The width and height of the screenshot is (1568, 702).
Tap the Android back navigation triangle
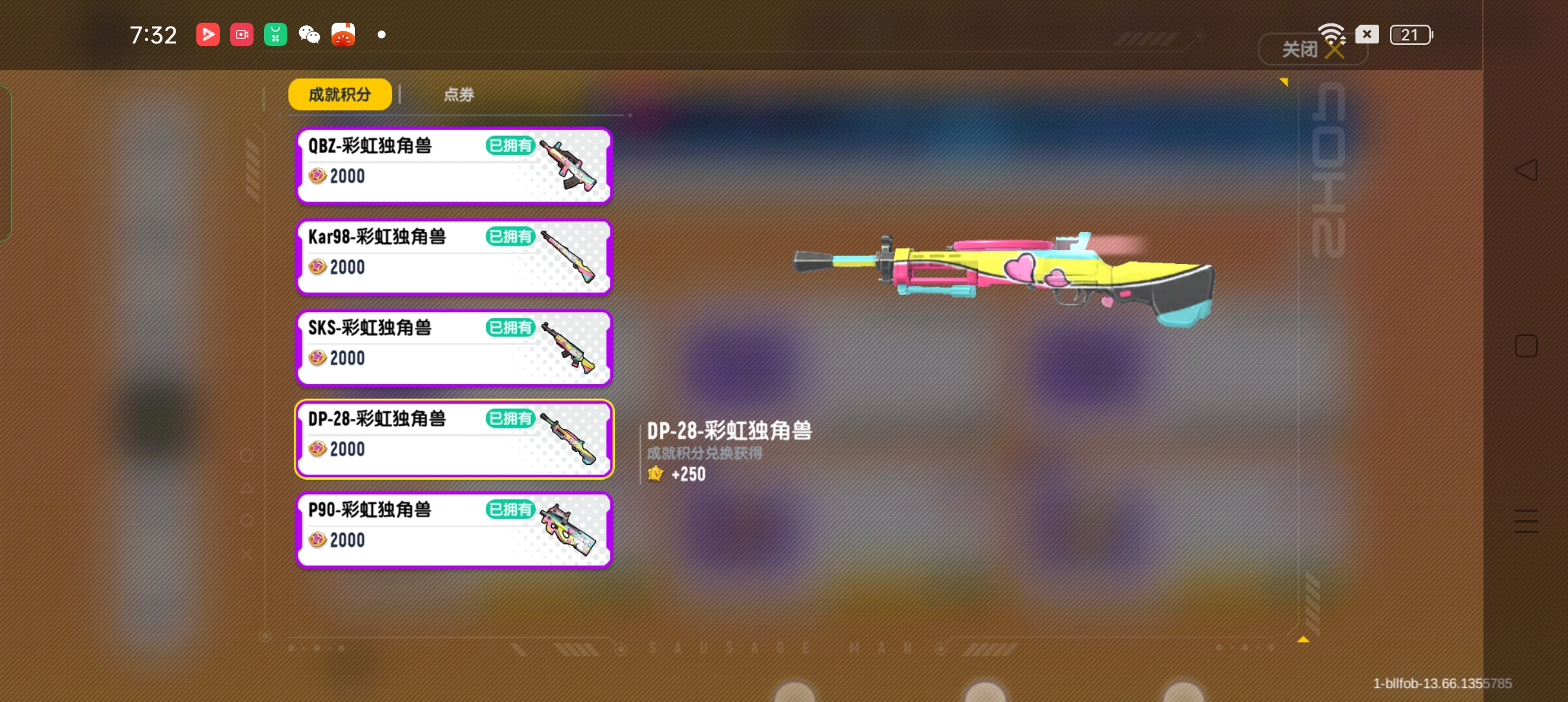coord(1528,170)
